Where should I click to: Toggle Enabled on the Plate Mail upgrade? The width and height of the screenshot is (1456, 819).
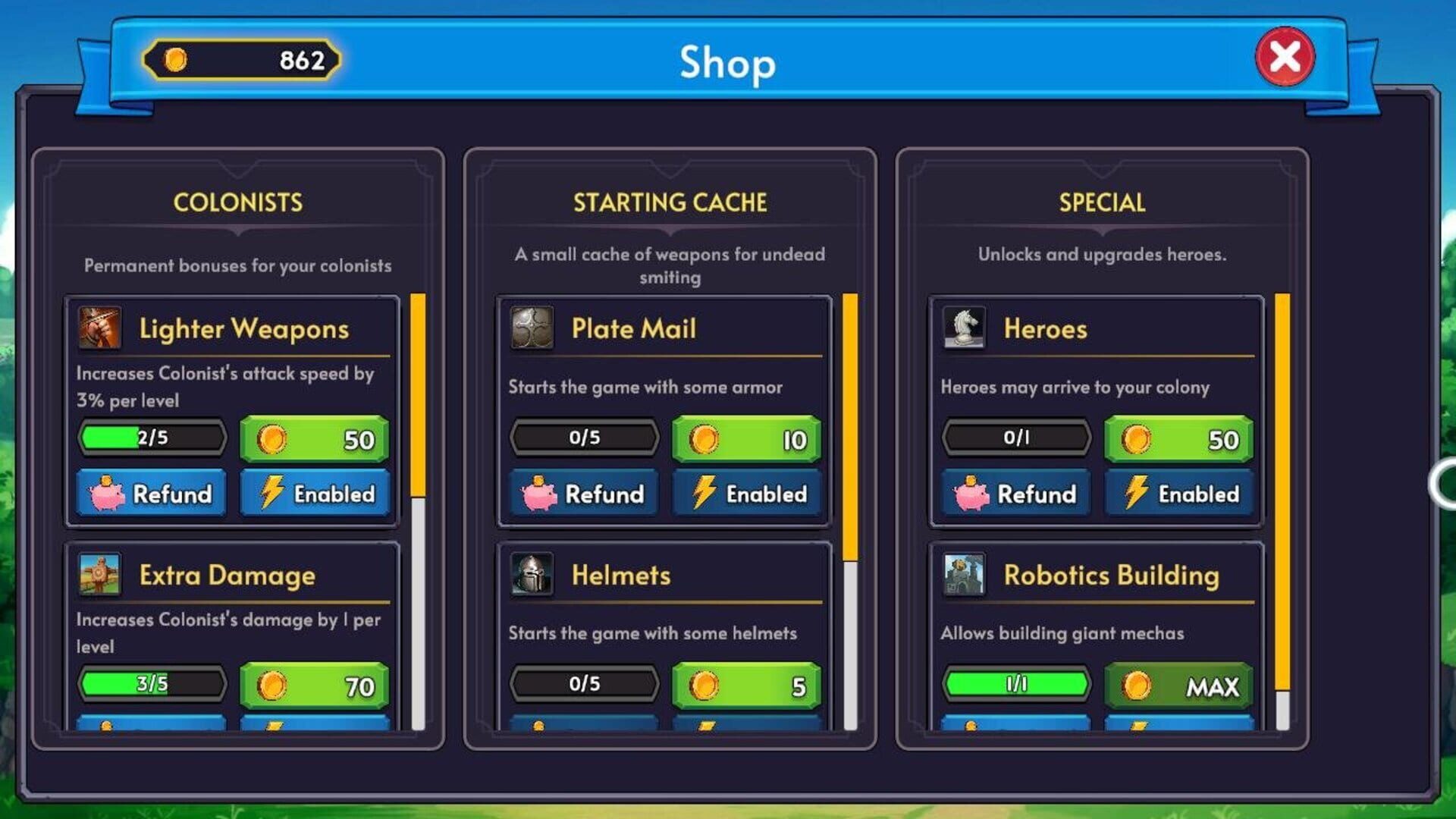tap(747, 494)
